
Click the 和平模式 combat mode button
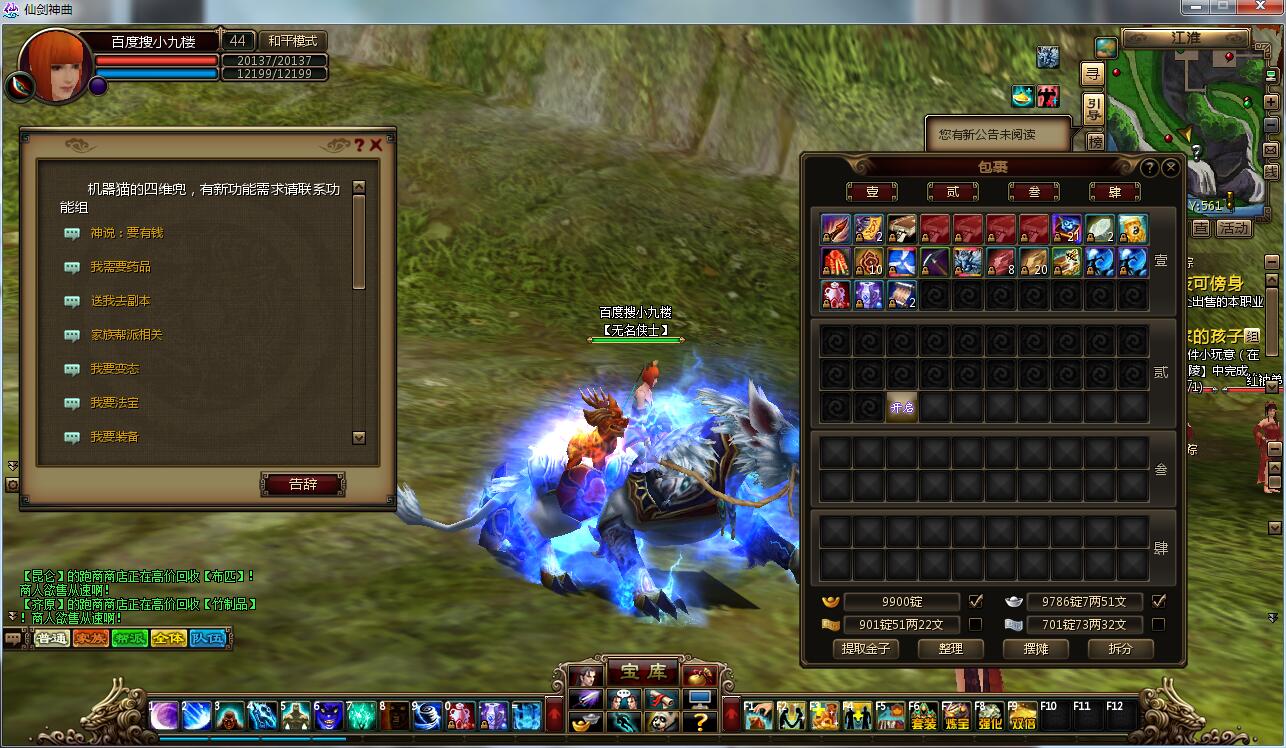292,41
